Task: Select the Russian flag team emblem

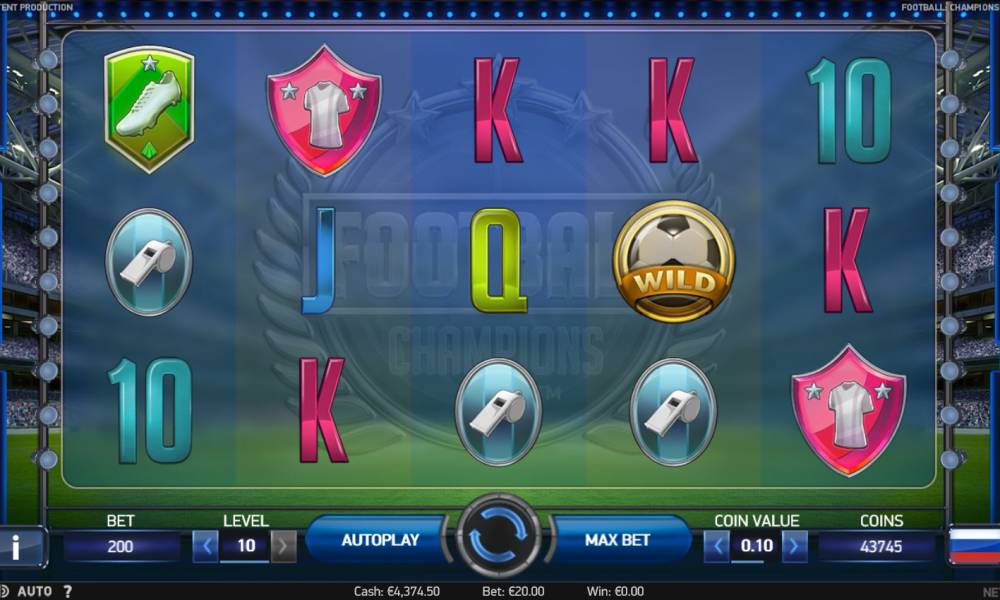Action: pos(974,546)
